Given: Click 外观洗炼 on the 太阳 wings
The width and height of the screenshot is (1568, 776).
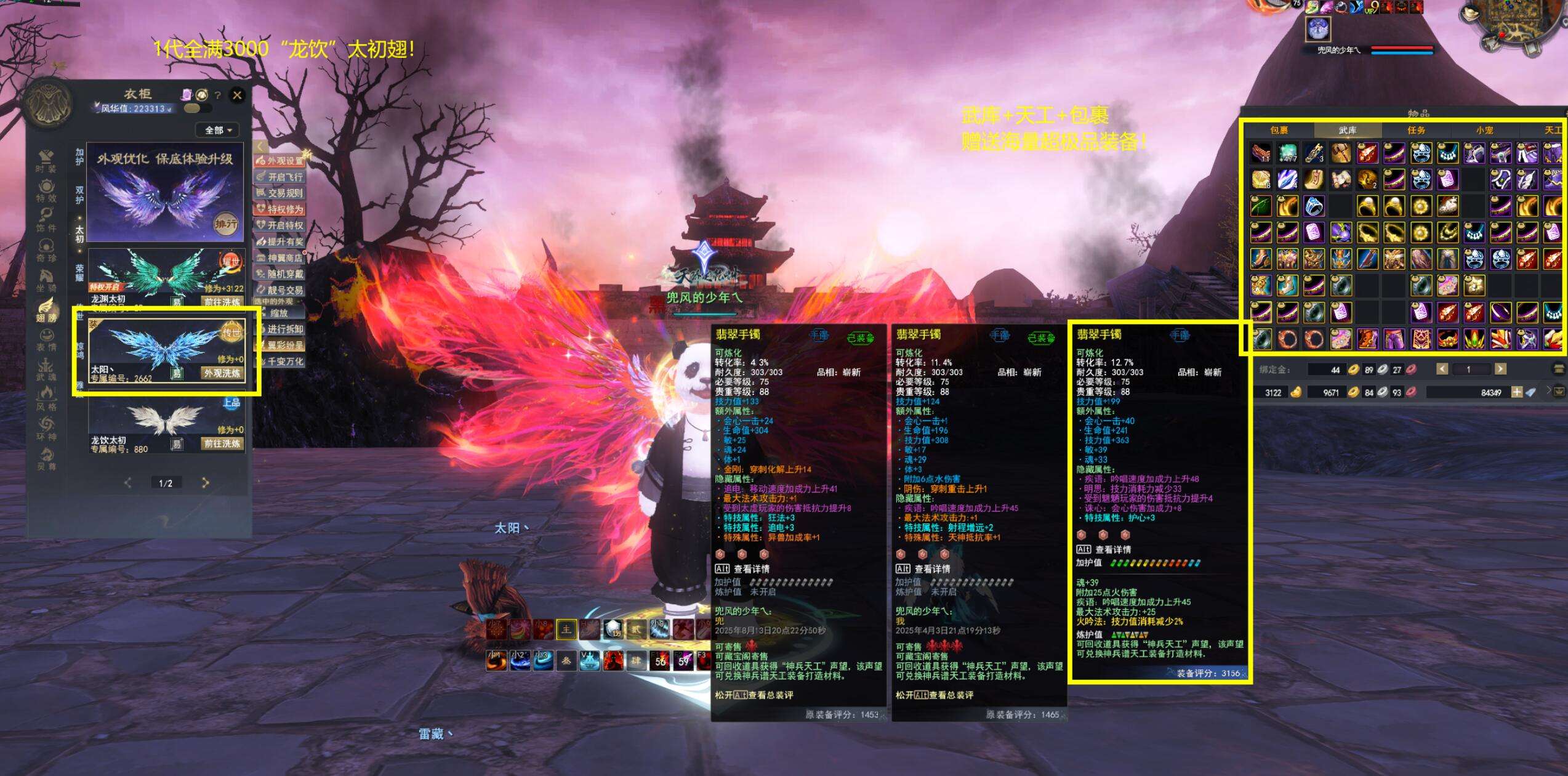Looking at the screenshot, I should [x=222, y=373].
